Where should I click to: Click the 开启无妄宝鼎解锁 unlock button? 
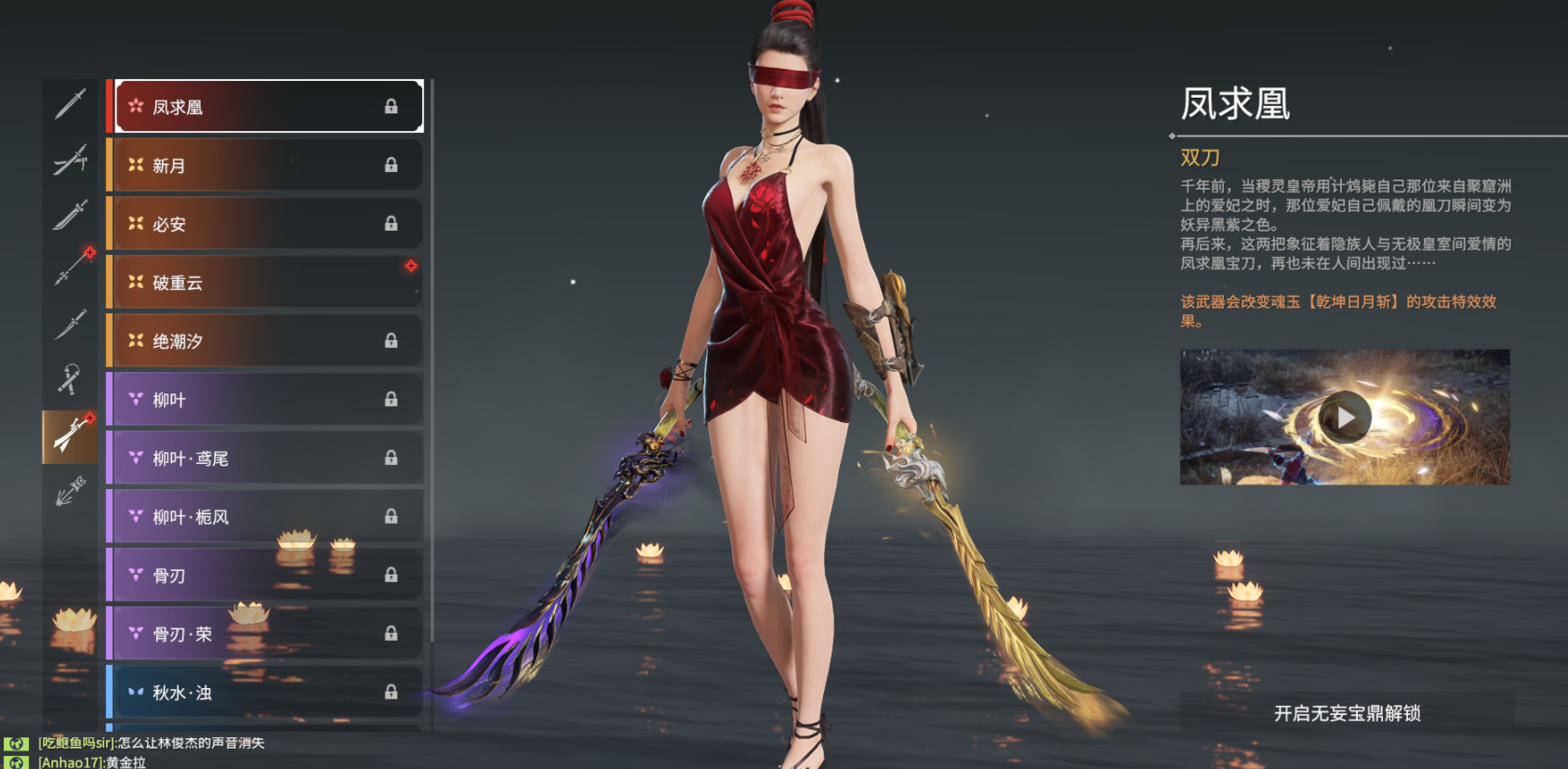click(1347, 713)
